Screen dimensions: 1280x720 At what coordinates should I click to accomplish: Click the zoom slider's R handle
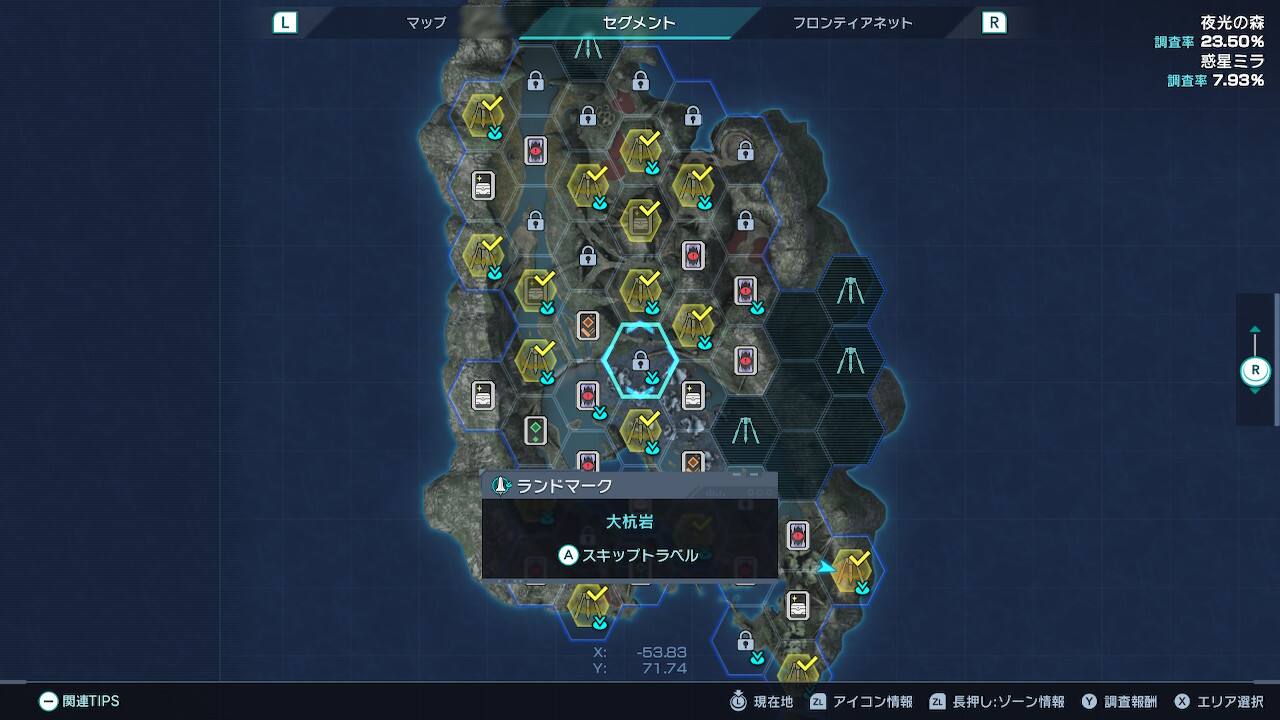tap(1255, 371)
